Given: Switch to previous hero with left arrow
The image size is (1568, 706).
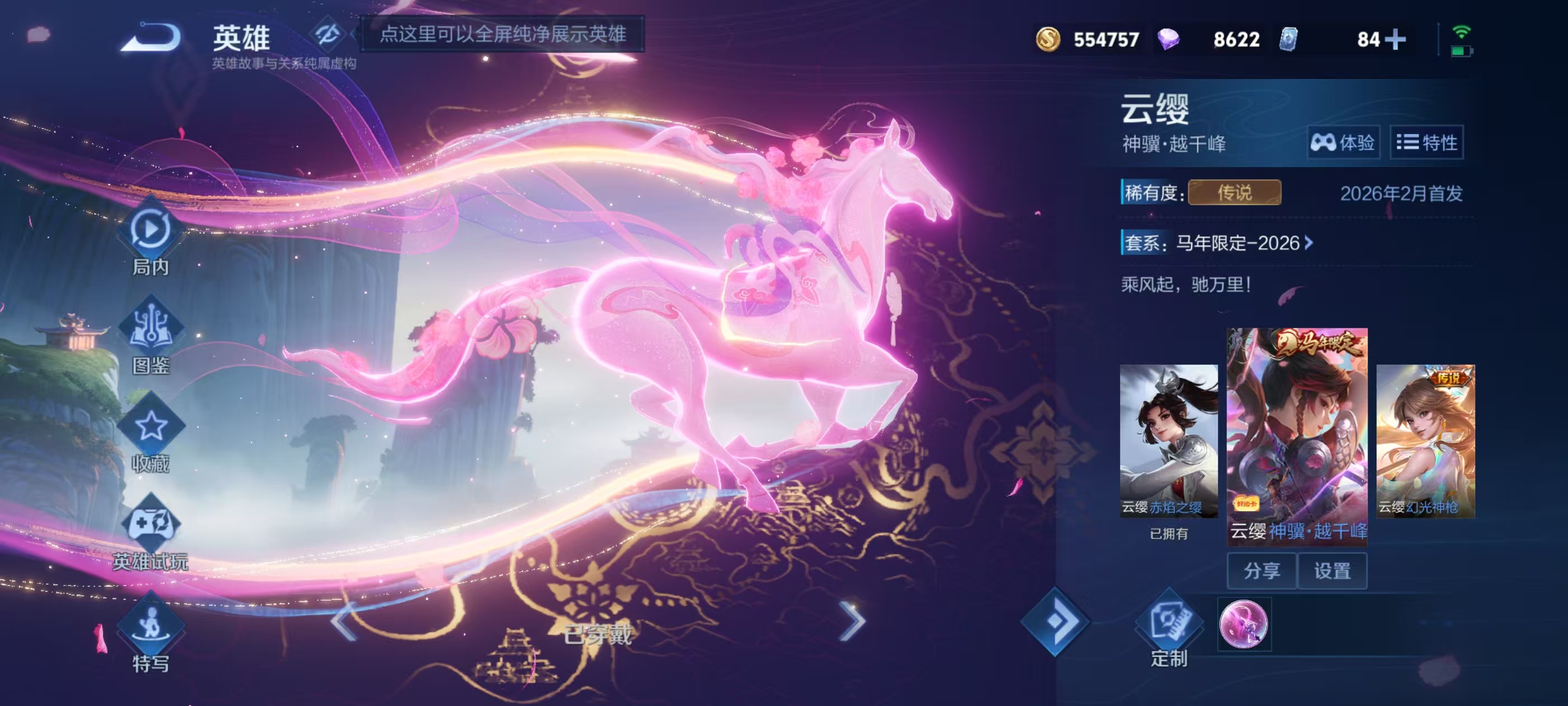Looking at the screenshot, I should coord(344,622).
